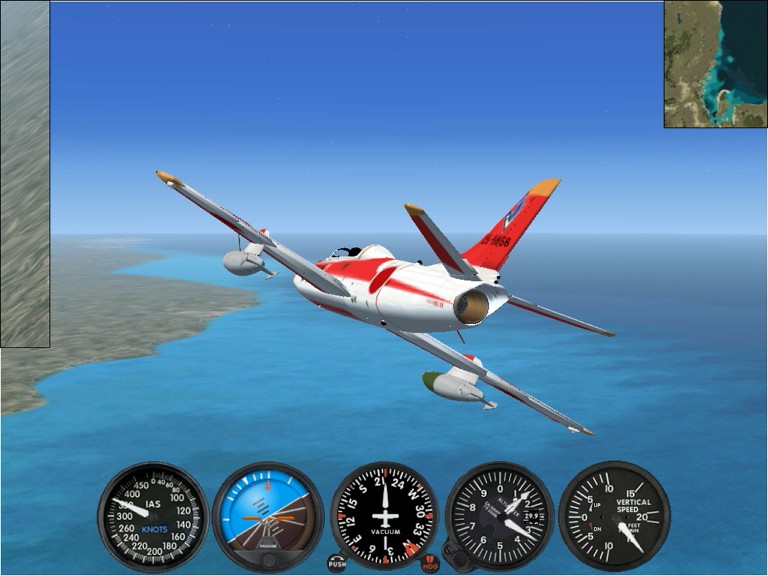Click the overhead map view window
768x576 pixels.
[715, 64]
